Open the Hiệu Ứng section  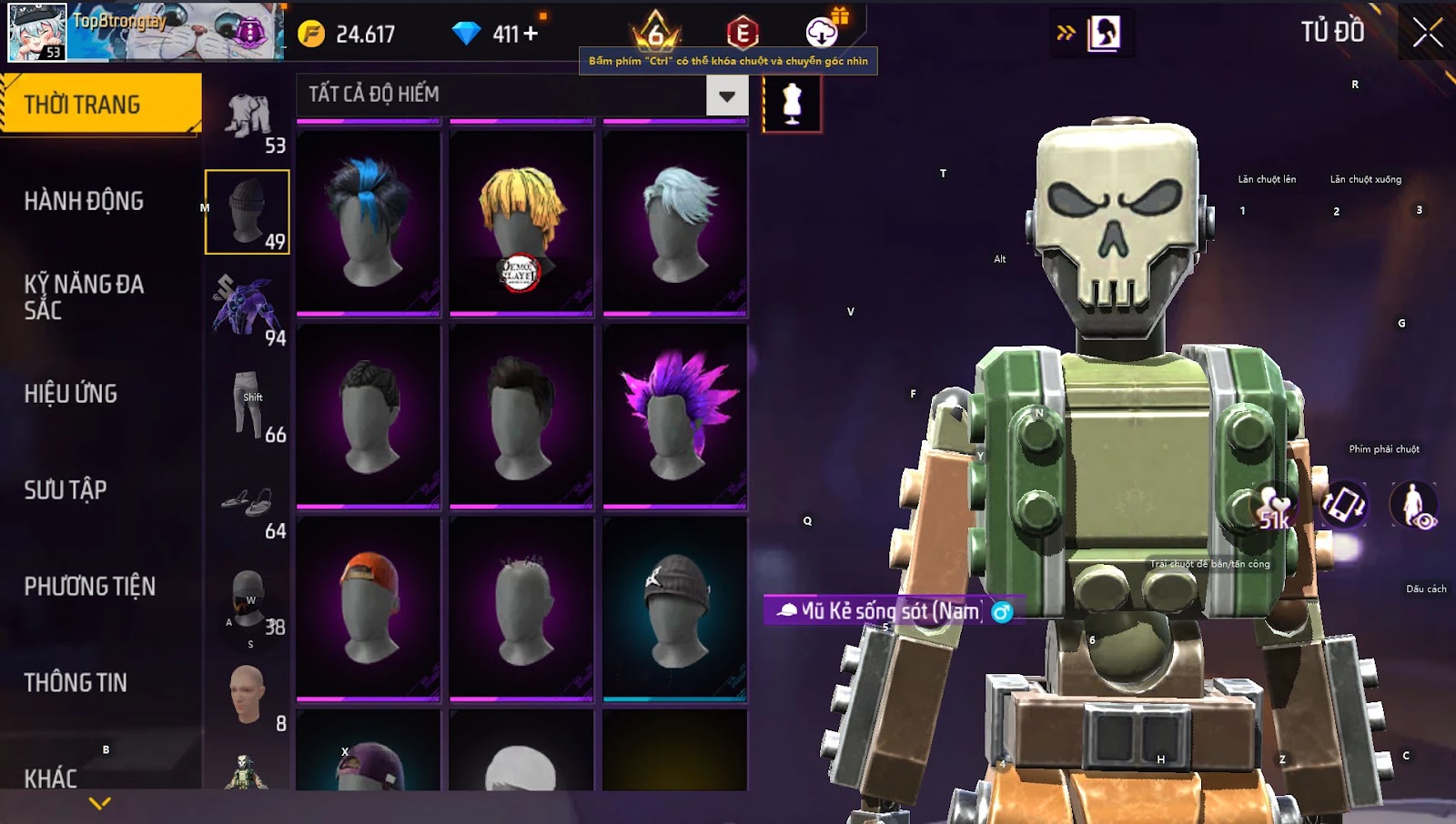pyautogui.click(x=71, y=394)
